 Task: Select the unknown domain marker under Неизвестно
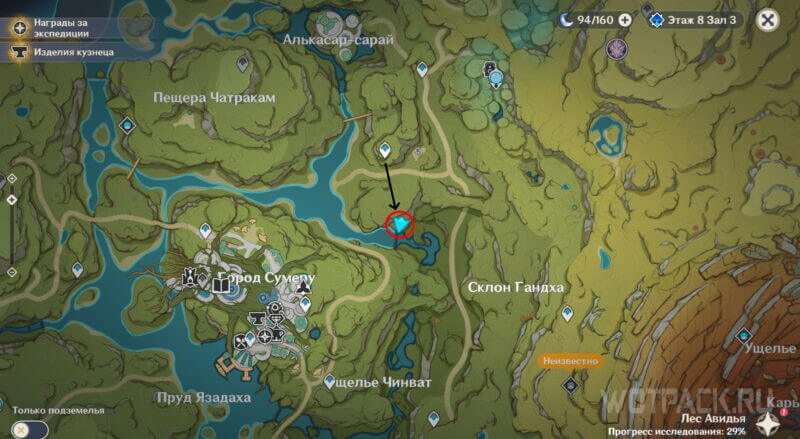click(570, 383)
